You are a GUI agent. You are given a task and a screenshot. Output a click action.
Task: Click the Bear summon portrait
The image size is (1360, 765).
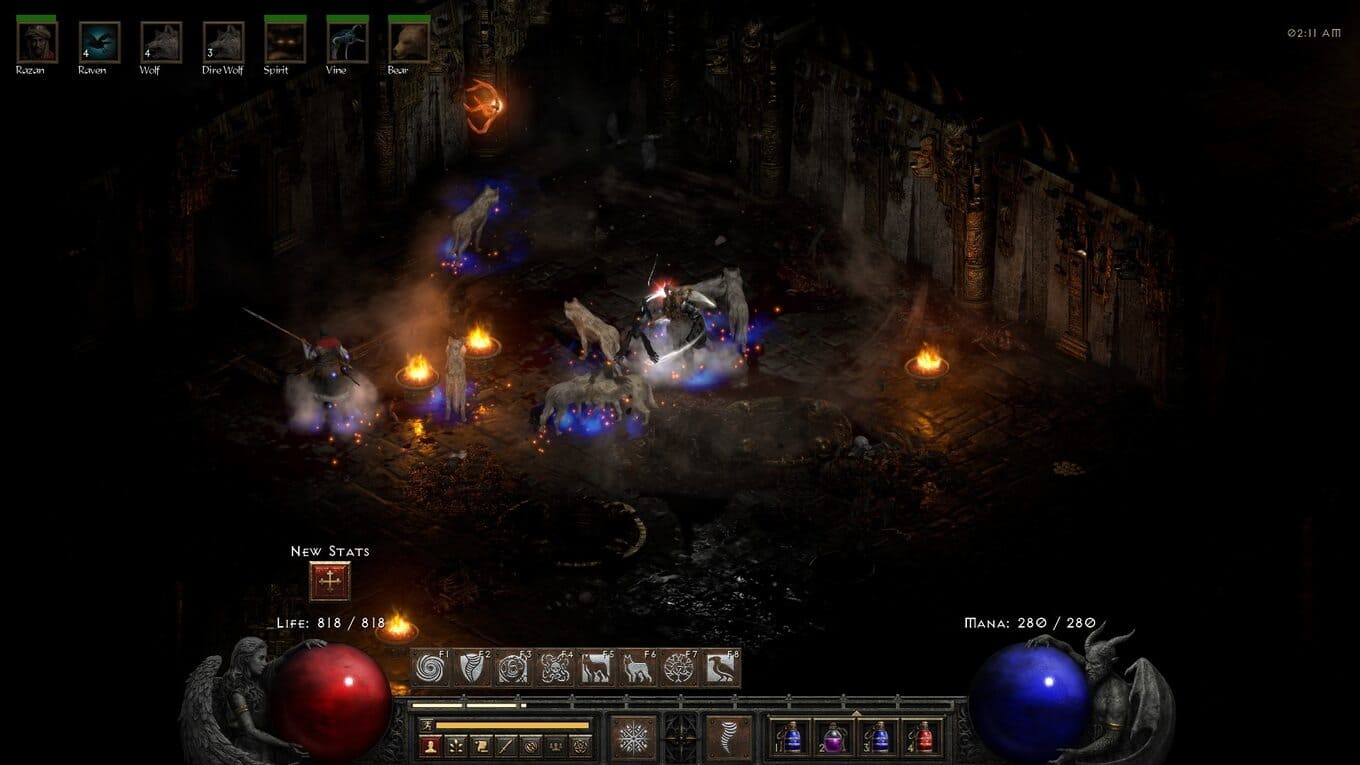pos(409,42)
